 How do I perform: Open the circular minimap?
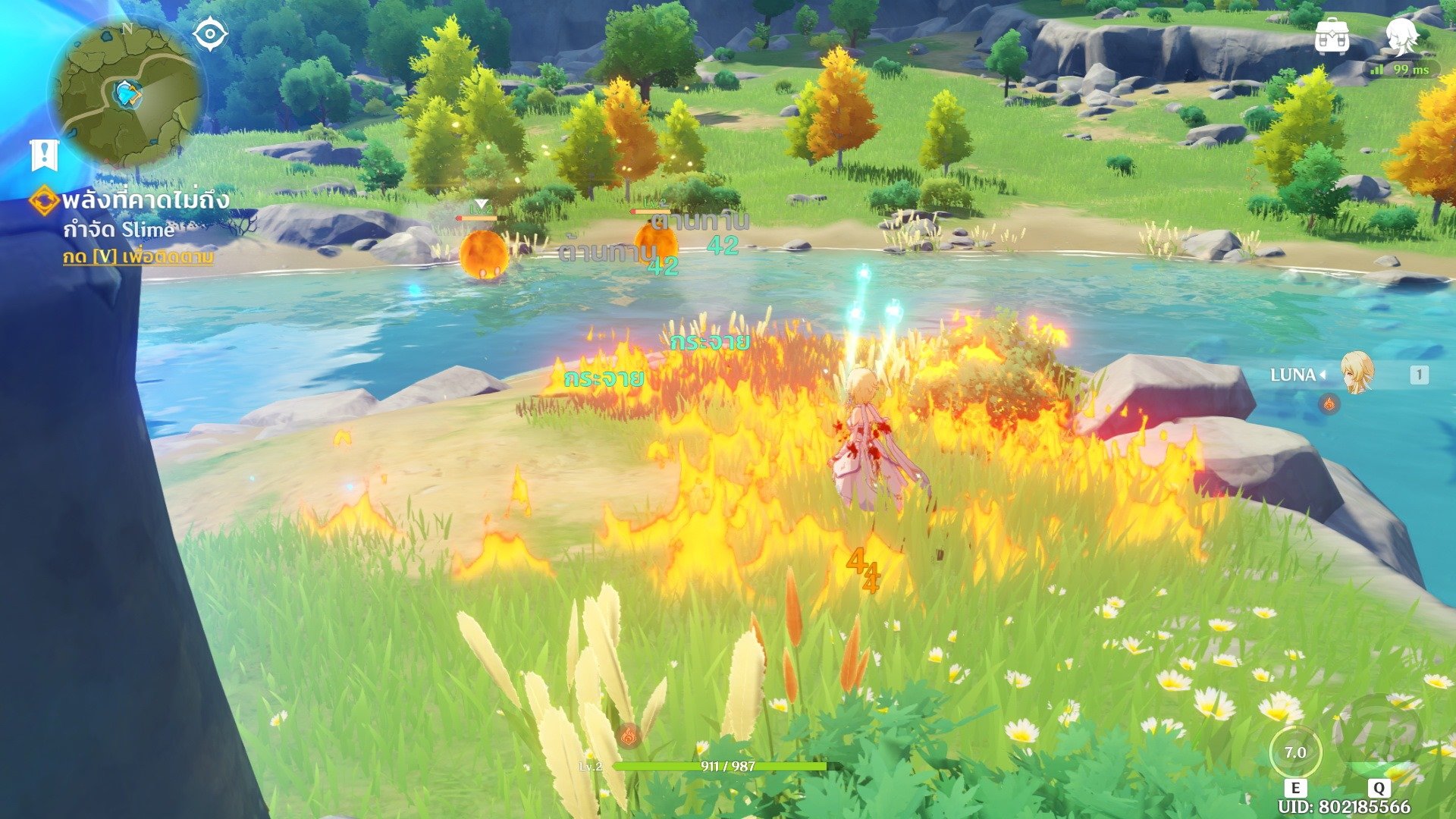(x=127, y=94)
